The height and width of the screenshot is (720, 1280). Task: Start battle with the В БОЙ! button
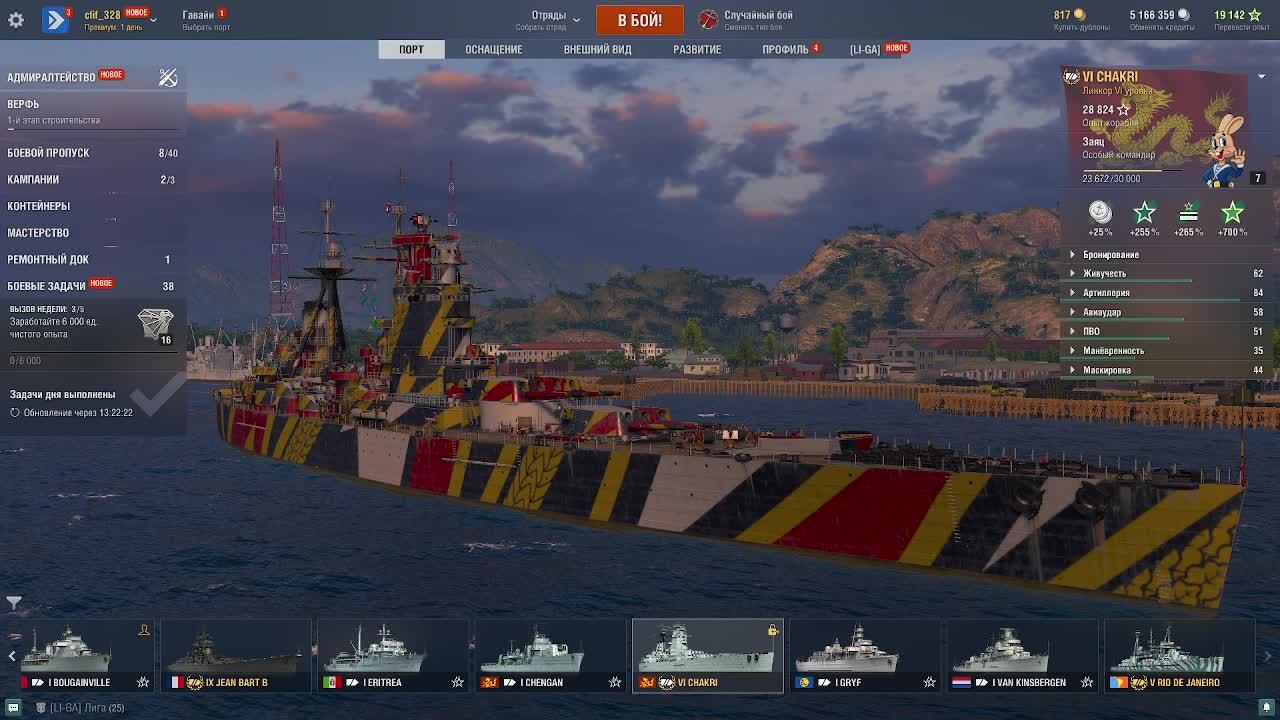pyautogui.click(x=639, y=20)
